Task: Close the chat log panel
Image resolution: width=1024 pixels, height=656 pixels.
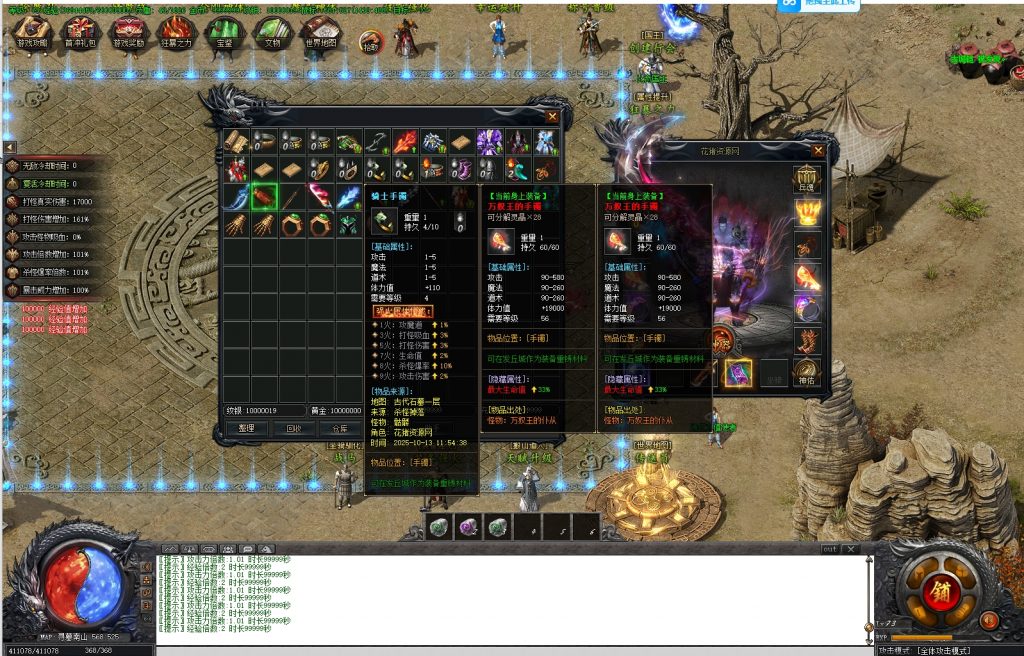Action: point(851,549)
